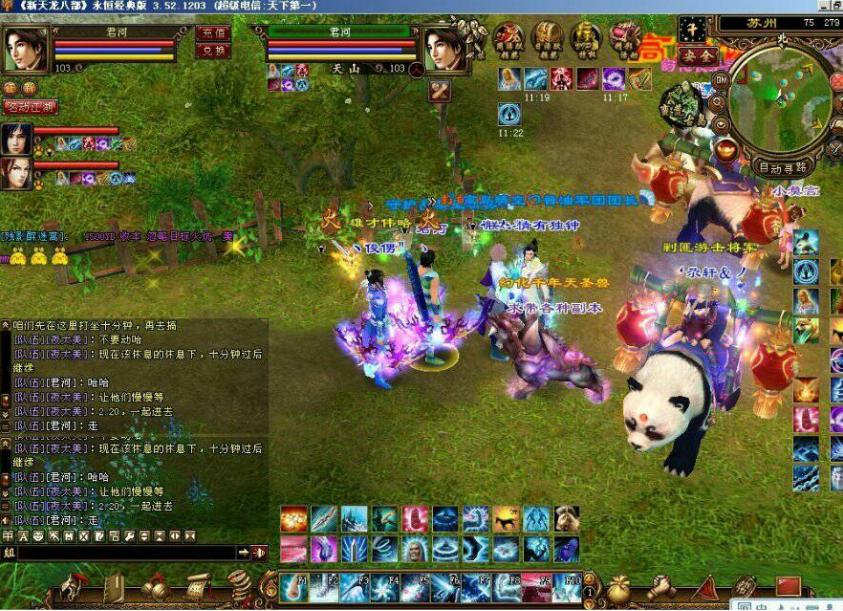Click the circular minimap

pyautogui.click(x=779, y=95)
